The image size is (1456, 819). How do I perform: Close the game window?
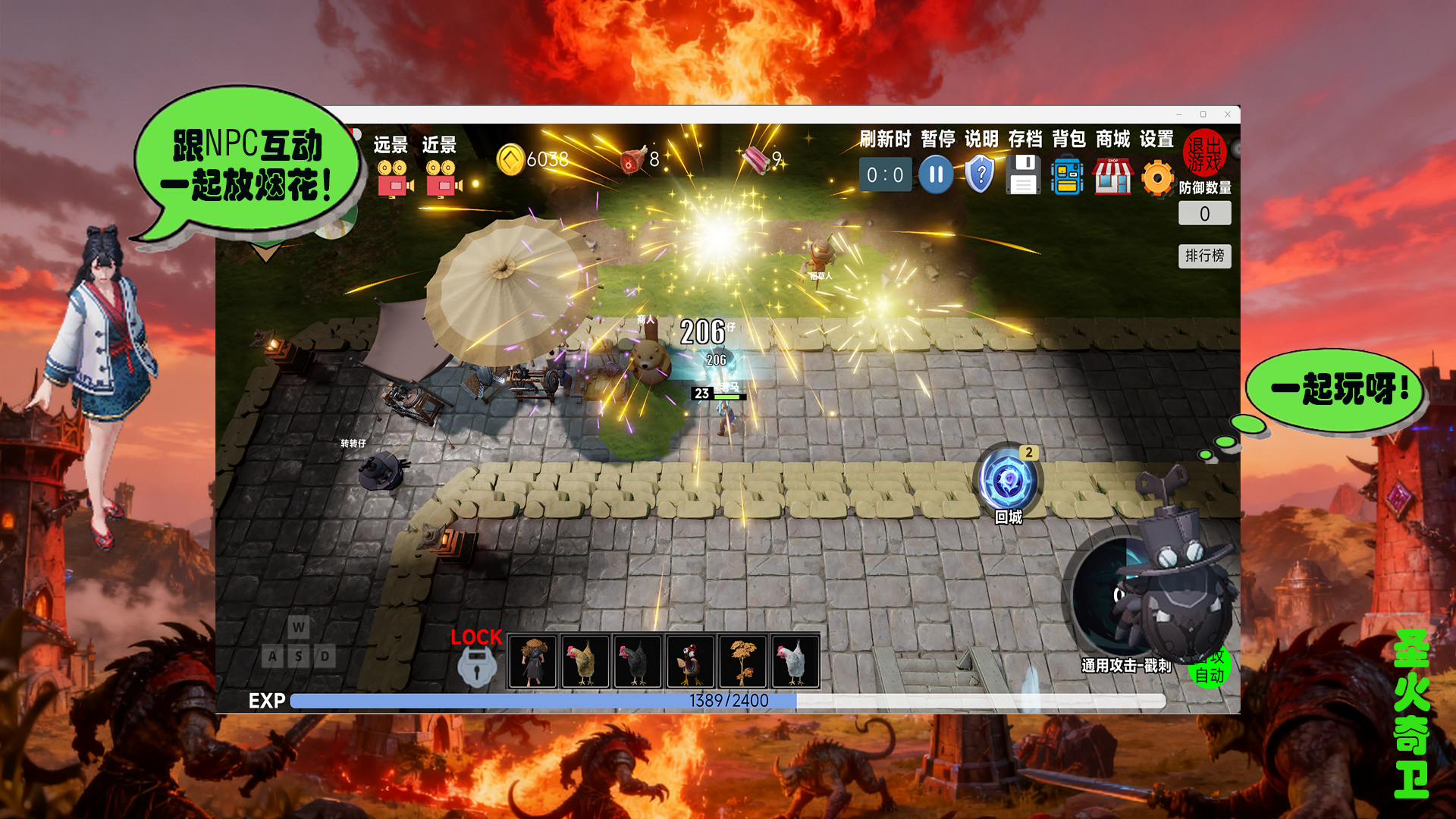(x=1228, y=115)
